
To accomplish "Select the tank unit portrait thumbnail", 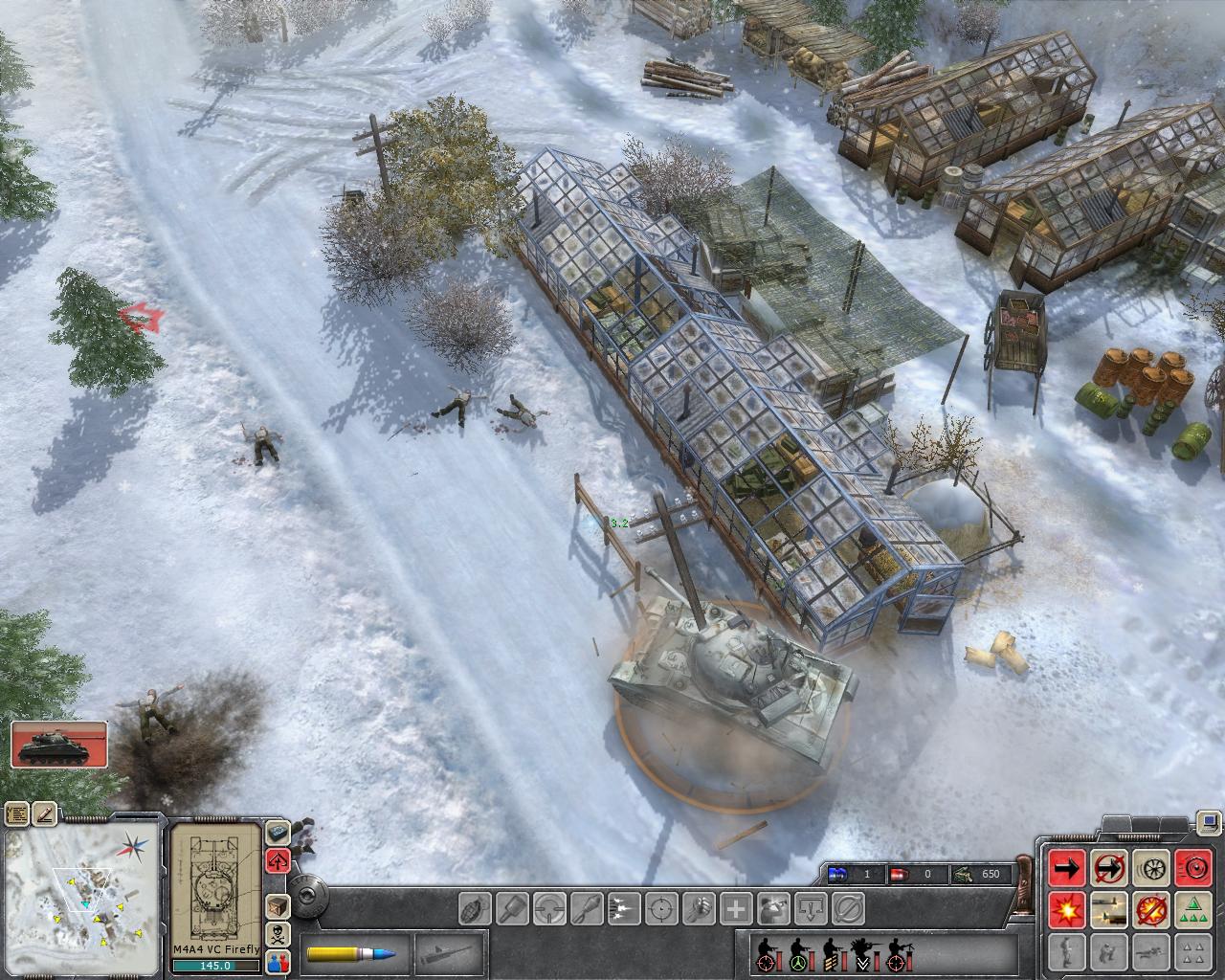I will pyautogui.click(x=58, y=744).
